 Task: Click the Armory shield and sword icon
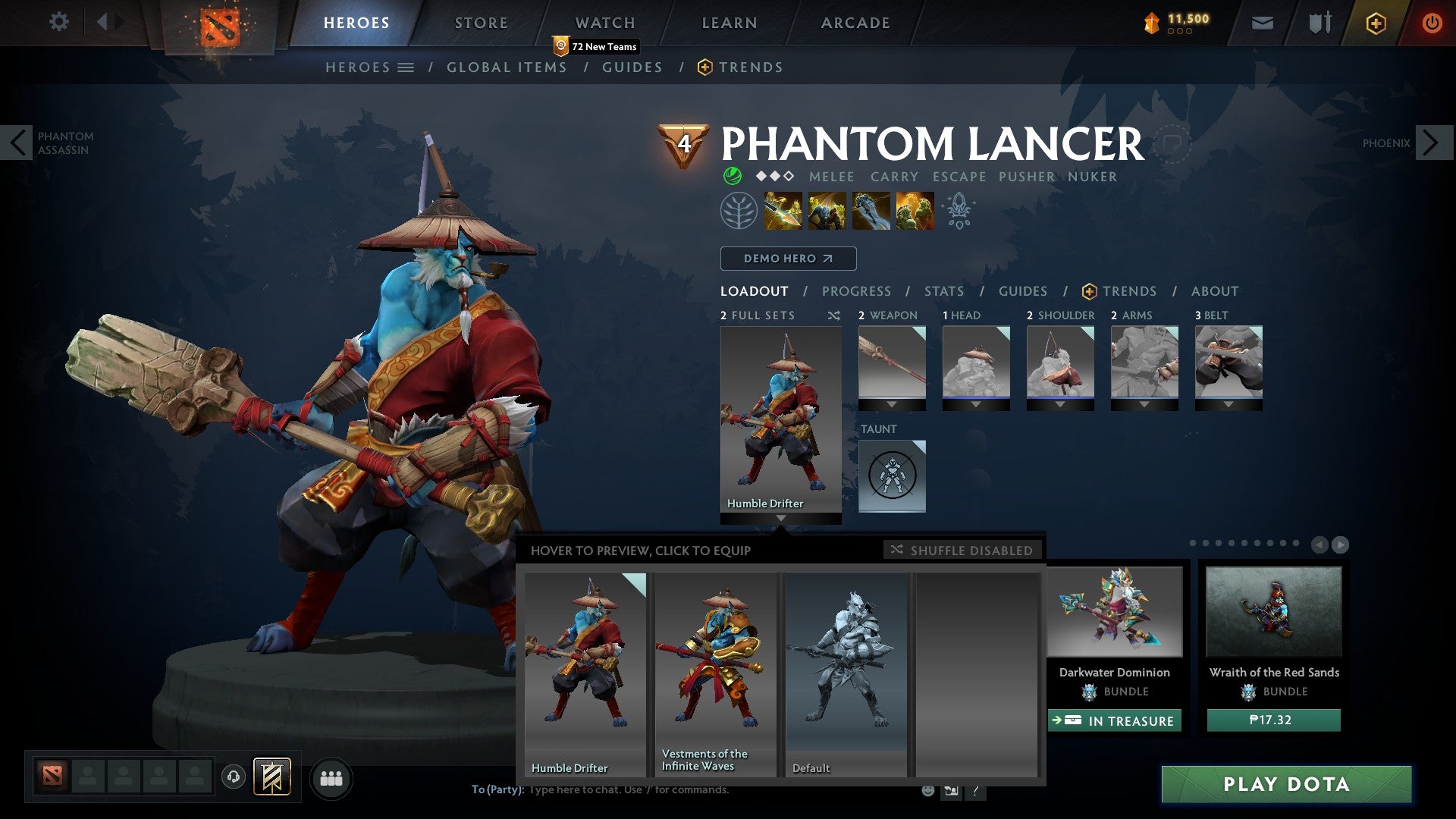[x=1319, y=23]
